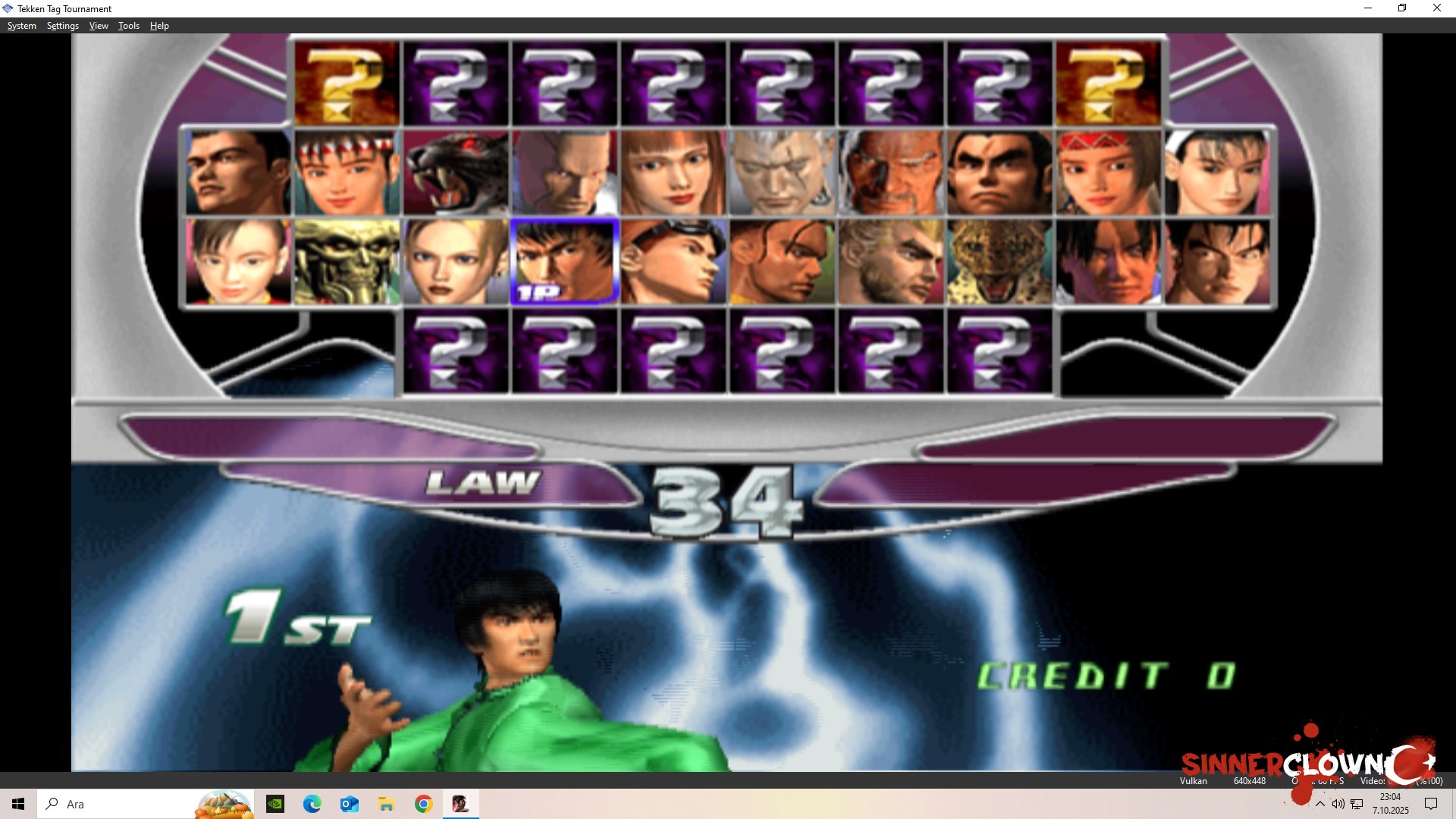This screenshot has width=1456, height=819.
Task: Open the Settings menu
Action: (x=62, y=25)
